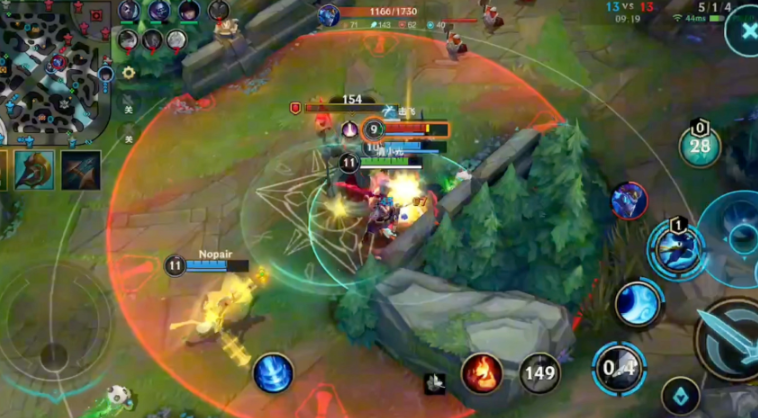This screenshot has width=758, height=418.
Task: Tap the summoner spell on 149 cooldown
Action: coord(539,373)
